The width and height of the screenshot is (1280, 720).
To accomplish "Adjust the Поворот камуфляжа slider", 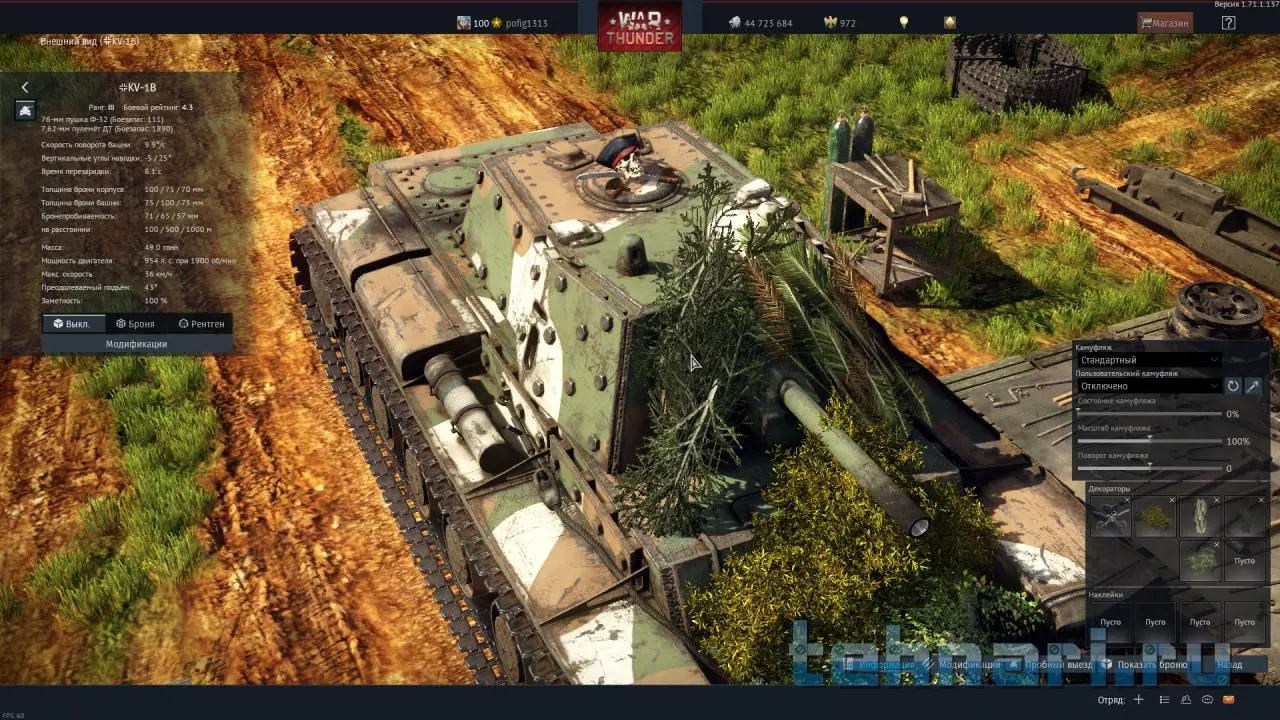I will pos(1150,467).
